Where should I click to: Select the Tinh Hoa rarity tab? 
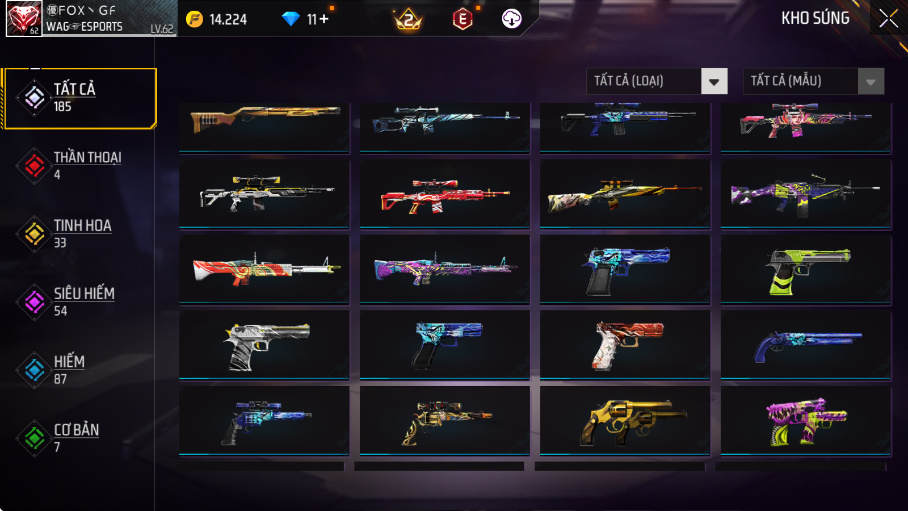pos(80,234)
